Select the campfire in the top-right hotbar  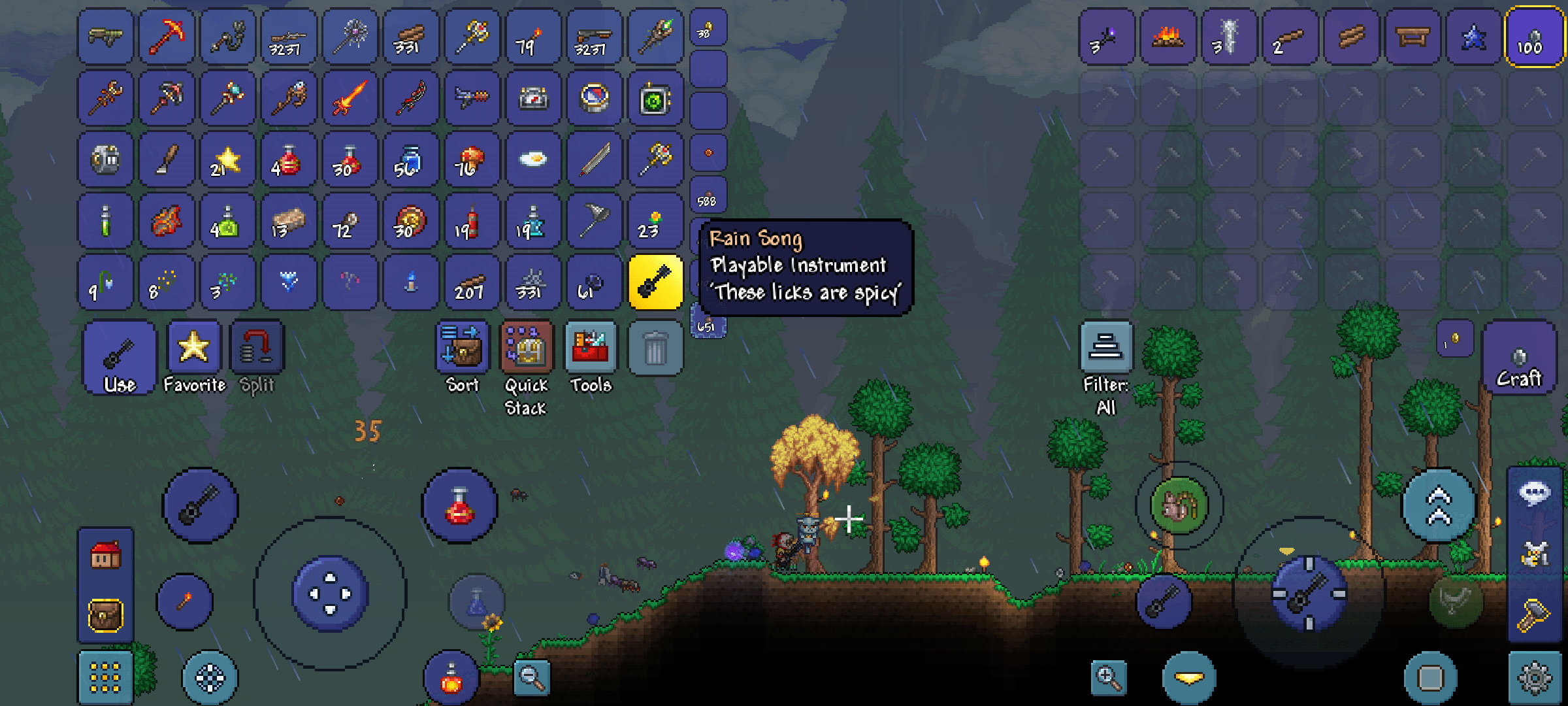point(1168,37)
